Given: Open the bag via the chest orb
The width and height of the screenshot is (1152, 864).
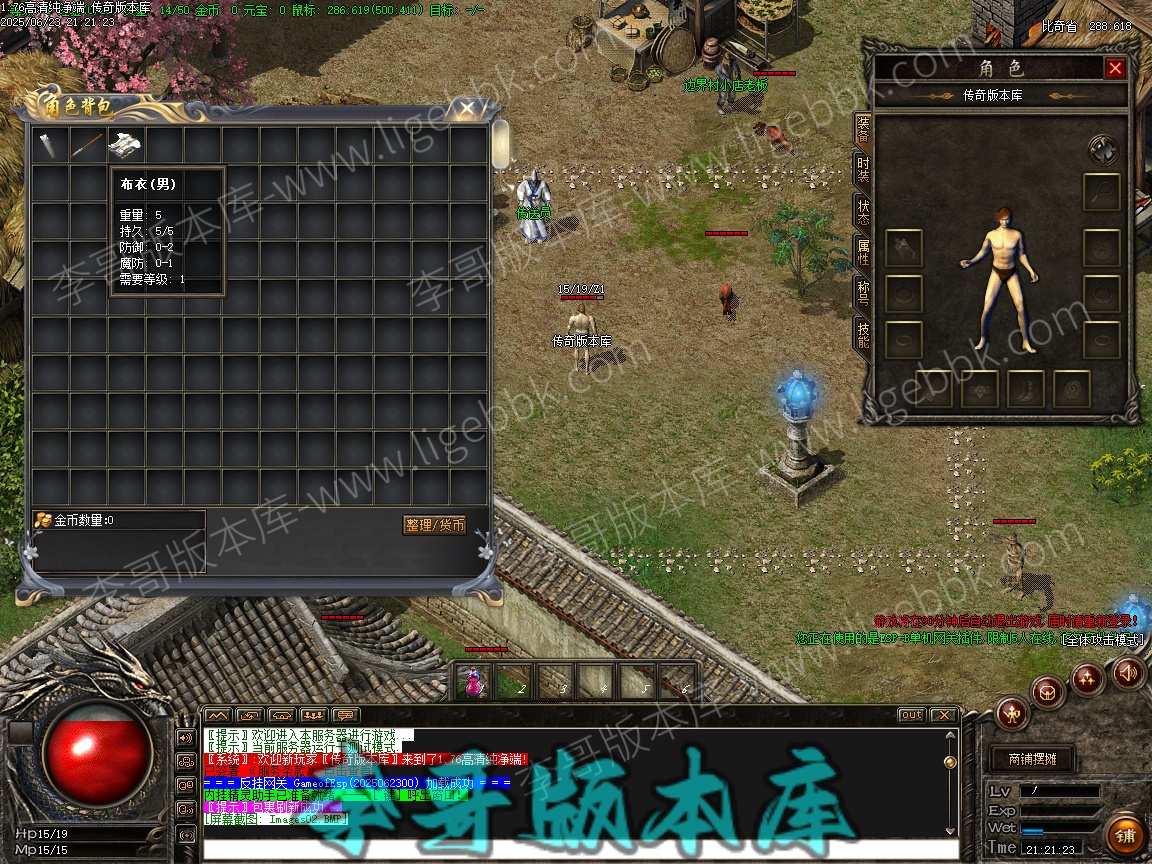Looking at the screenshot, I should 1048,692.
